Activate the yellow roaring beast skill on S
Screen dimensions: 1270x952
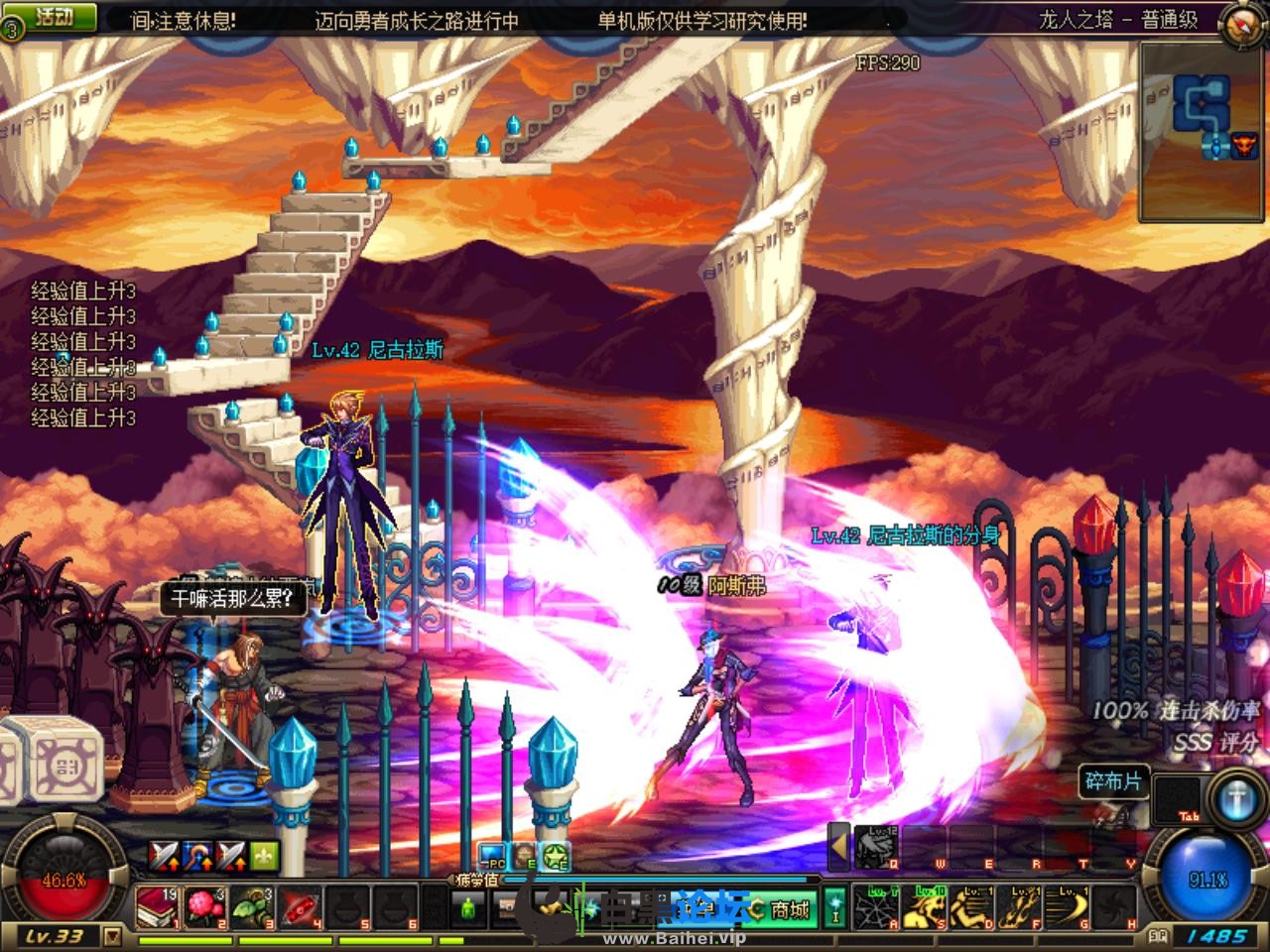pyautogui.click(x=923, y=907)
